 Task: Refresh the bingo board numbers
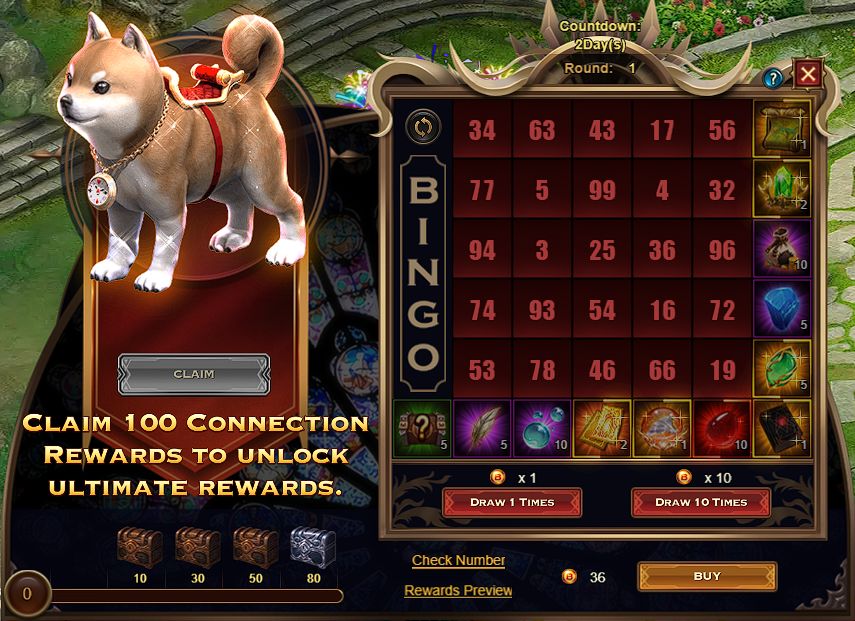422,128
